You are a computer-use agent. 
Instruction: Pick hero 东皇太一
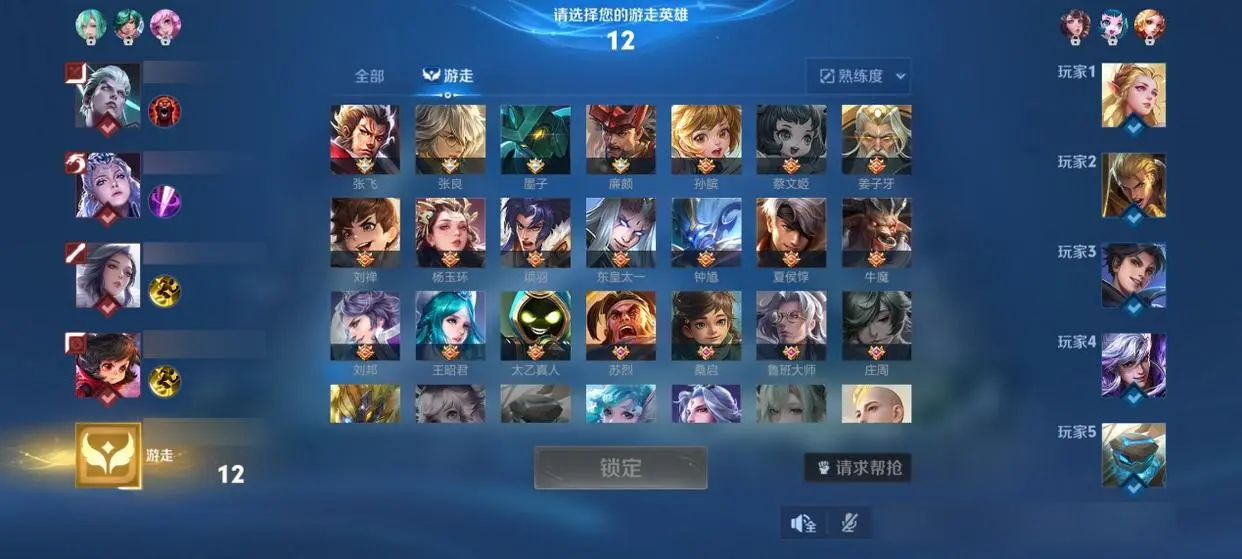(621, 232)
